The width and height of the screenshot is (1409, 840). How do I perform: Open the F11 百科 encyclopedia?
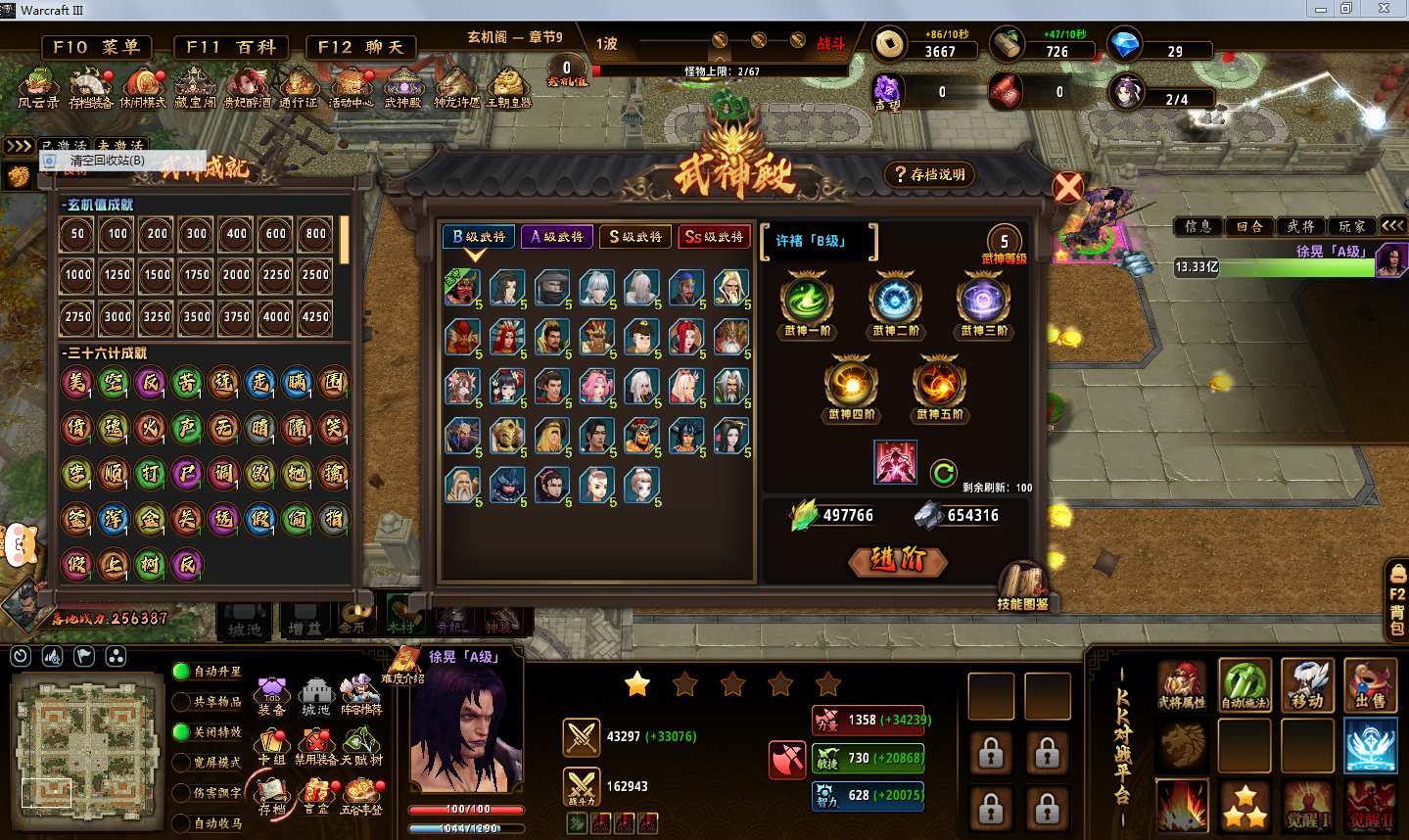[230, 47]
